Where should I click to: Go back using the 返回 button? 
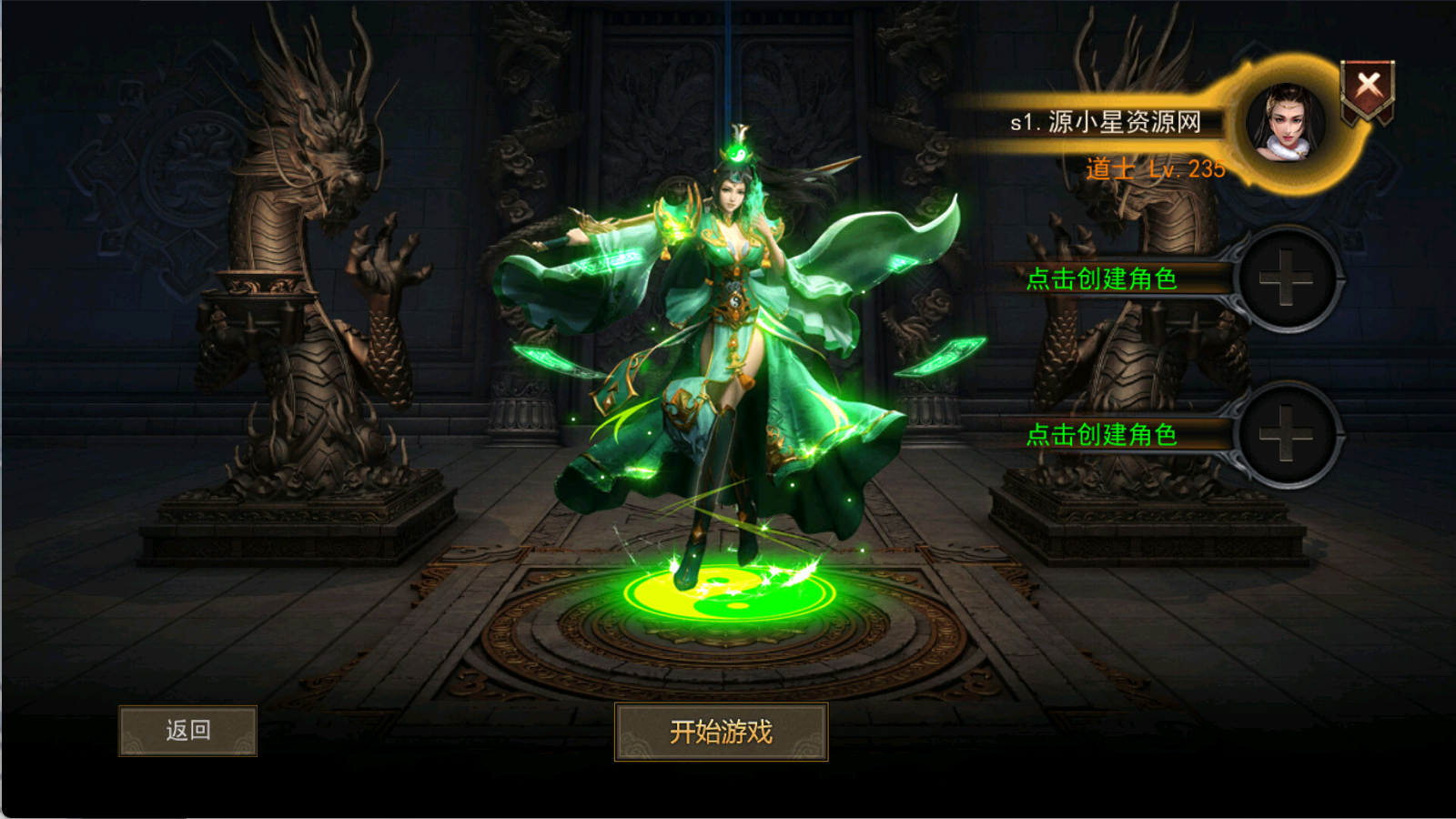click(187, 731)
